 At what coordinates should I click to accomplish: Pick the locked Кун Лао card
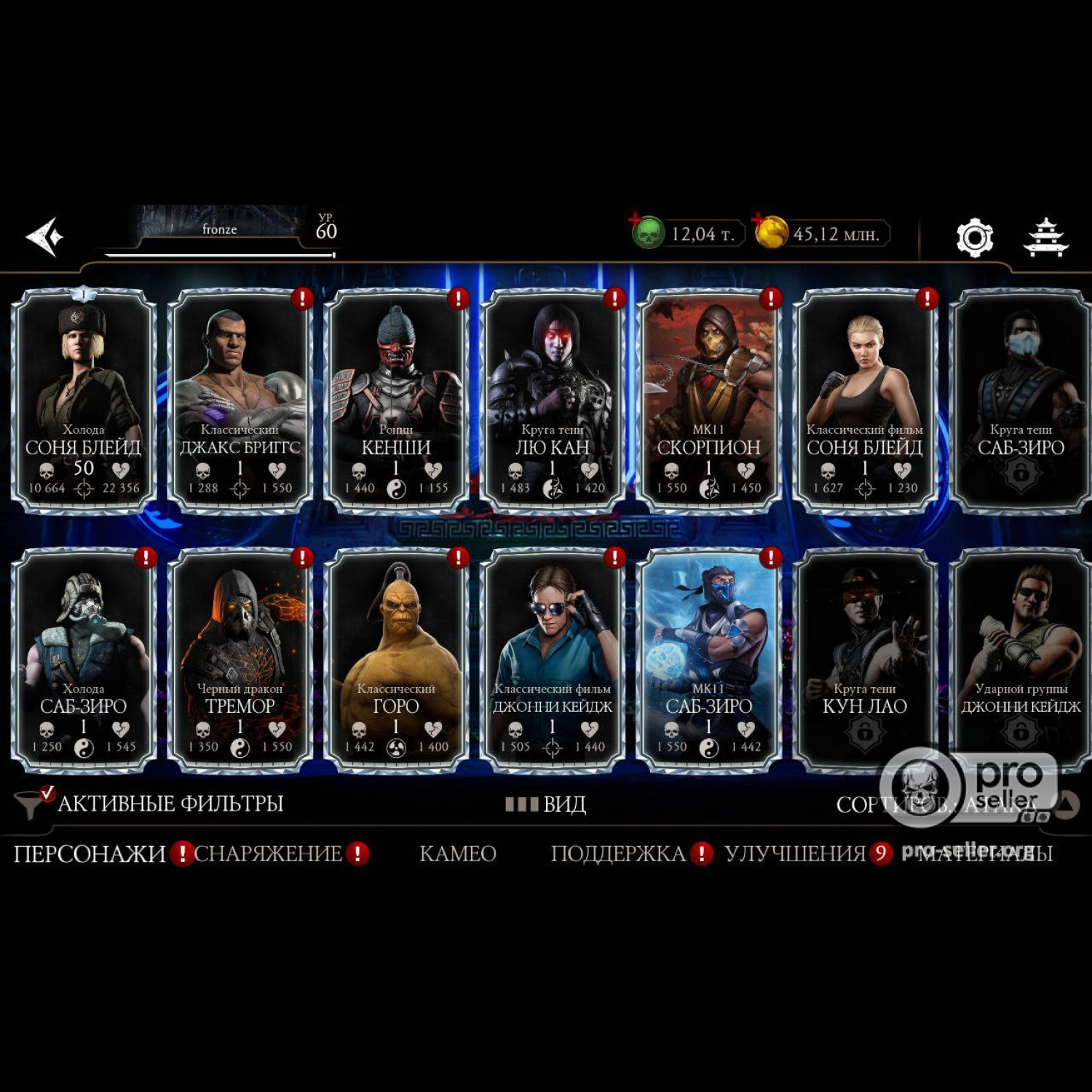(865, 660)
